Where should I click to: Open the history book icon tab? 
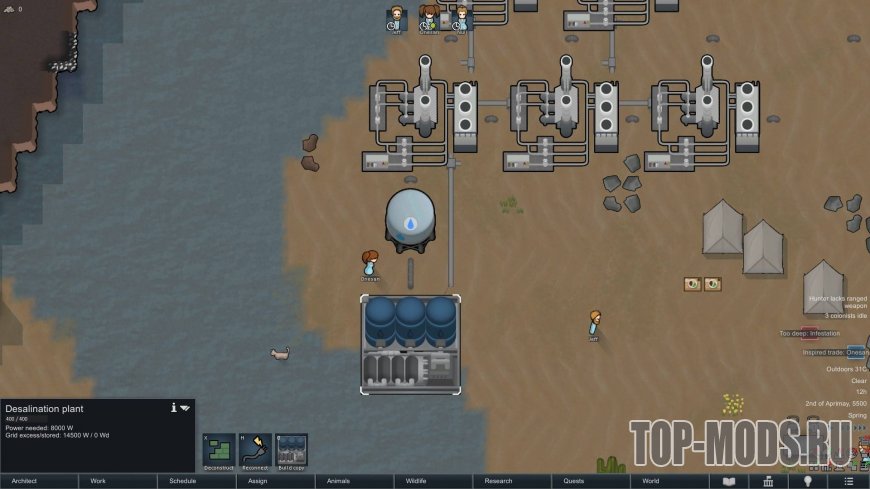coord(729,481)
